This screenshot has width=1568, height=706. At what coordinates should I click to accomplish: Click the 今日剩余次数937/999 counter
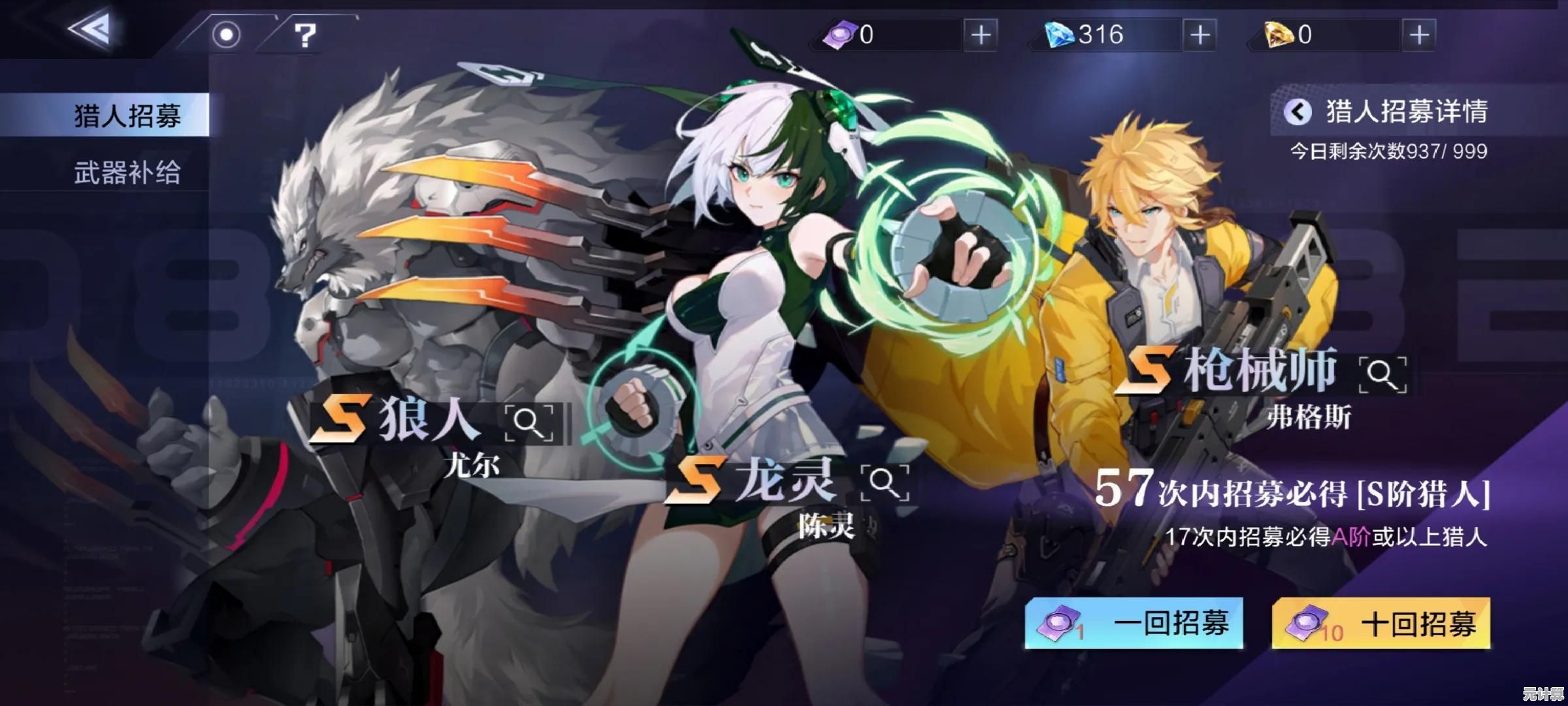tap(1388, 150)
